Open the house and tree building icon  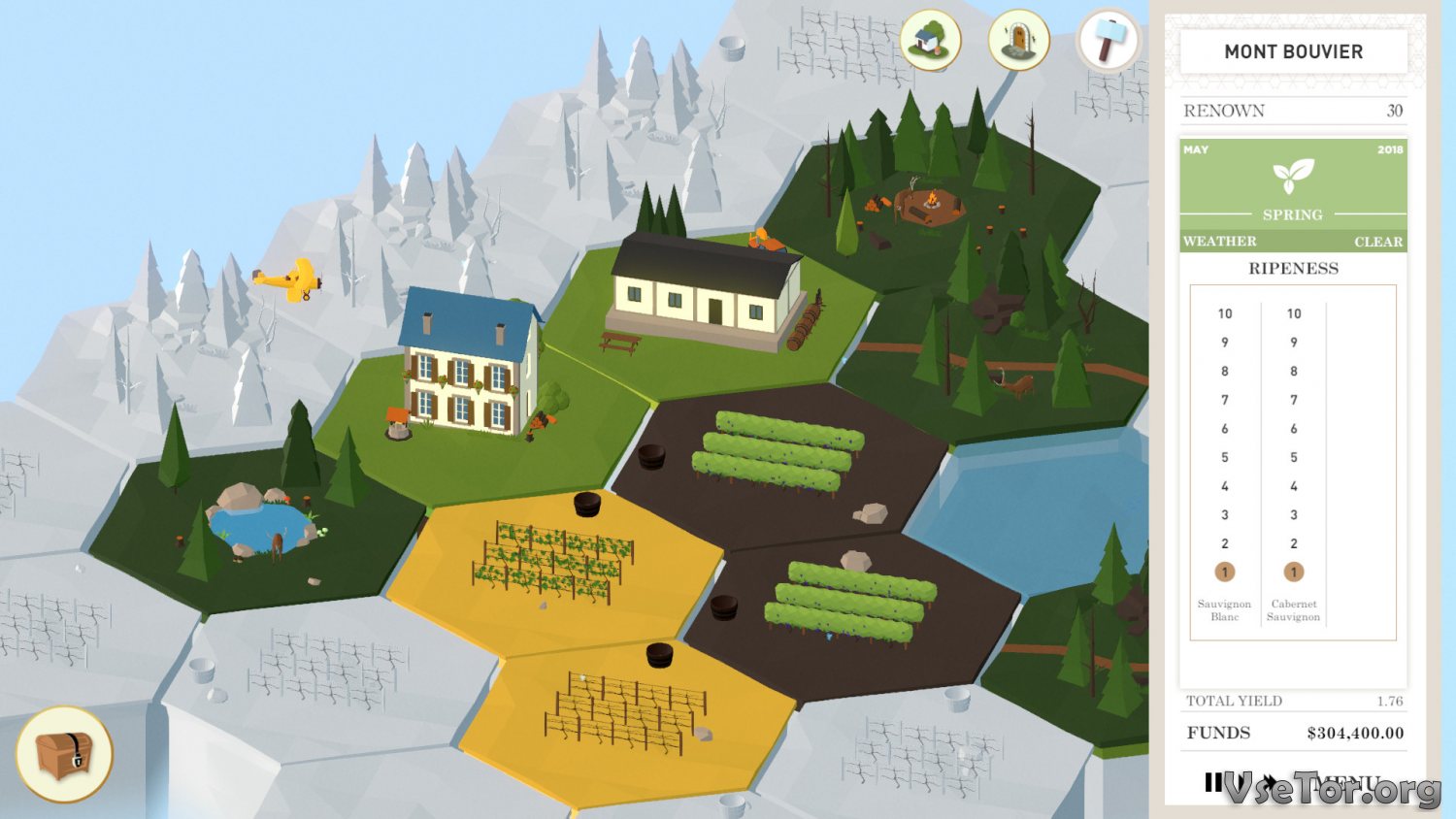[930, 41]
